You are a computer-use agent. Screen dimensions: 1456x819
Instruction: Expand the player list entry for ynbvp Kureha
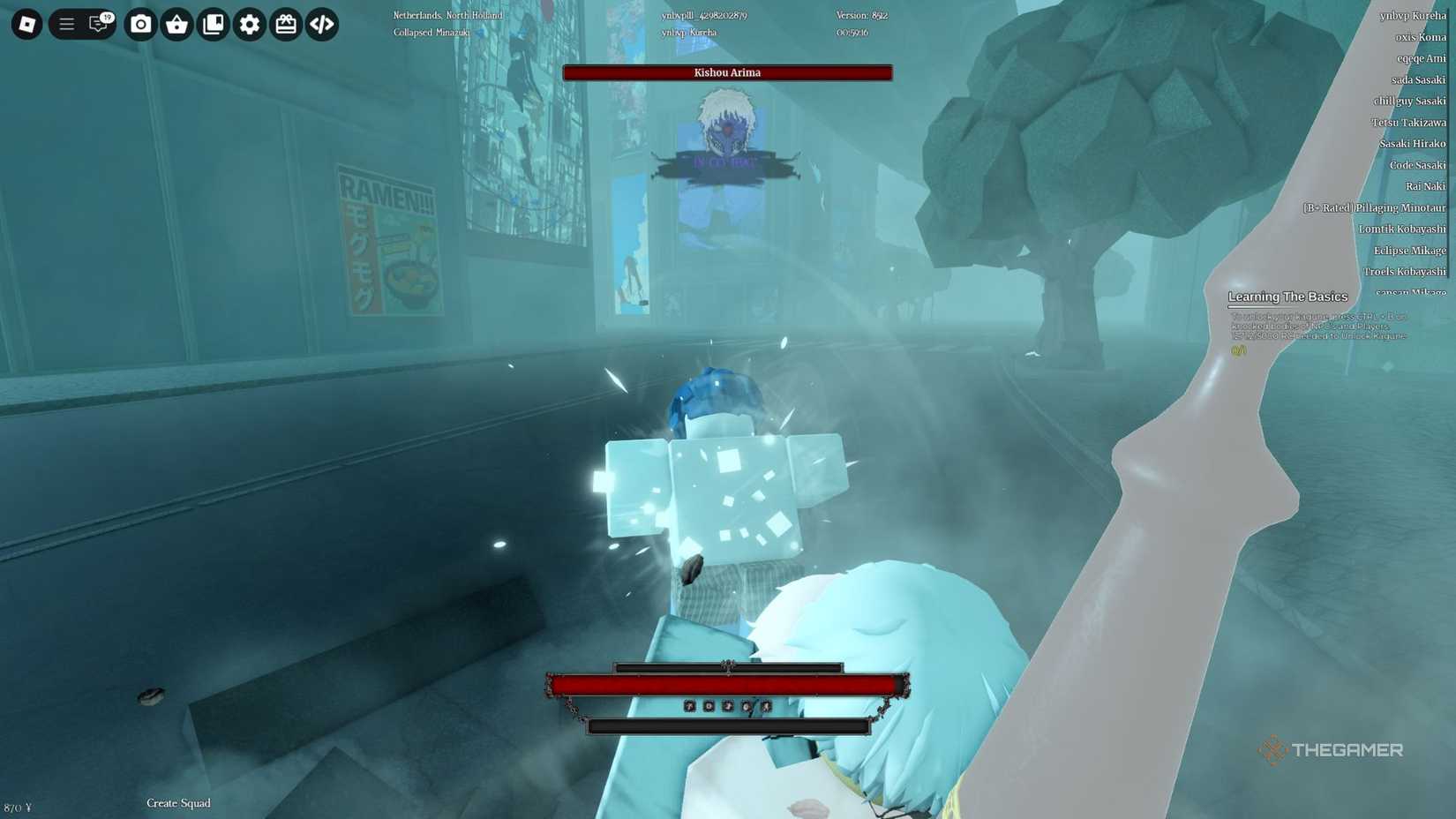coord(1414,14)
